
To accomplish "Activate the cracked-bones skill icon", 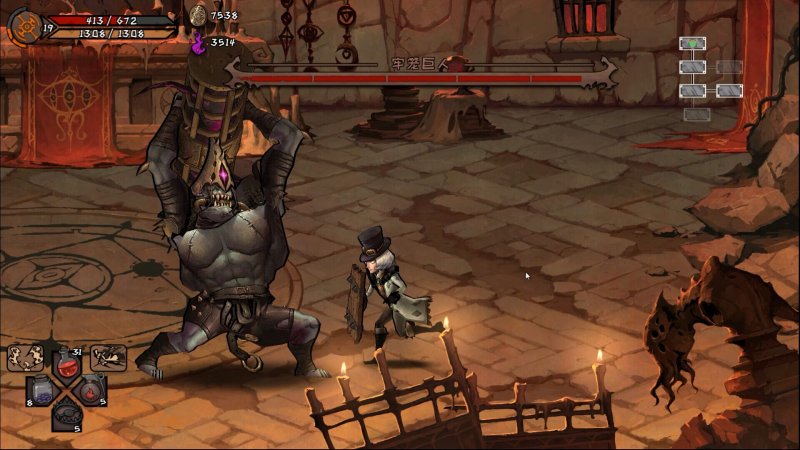I will (24, 358).
